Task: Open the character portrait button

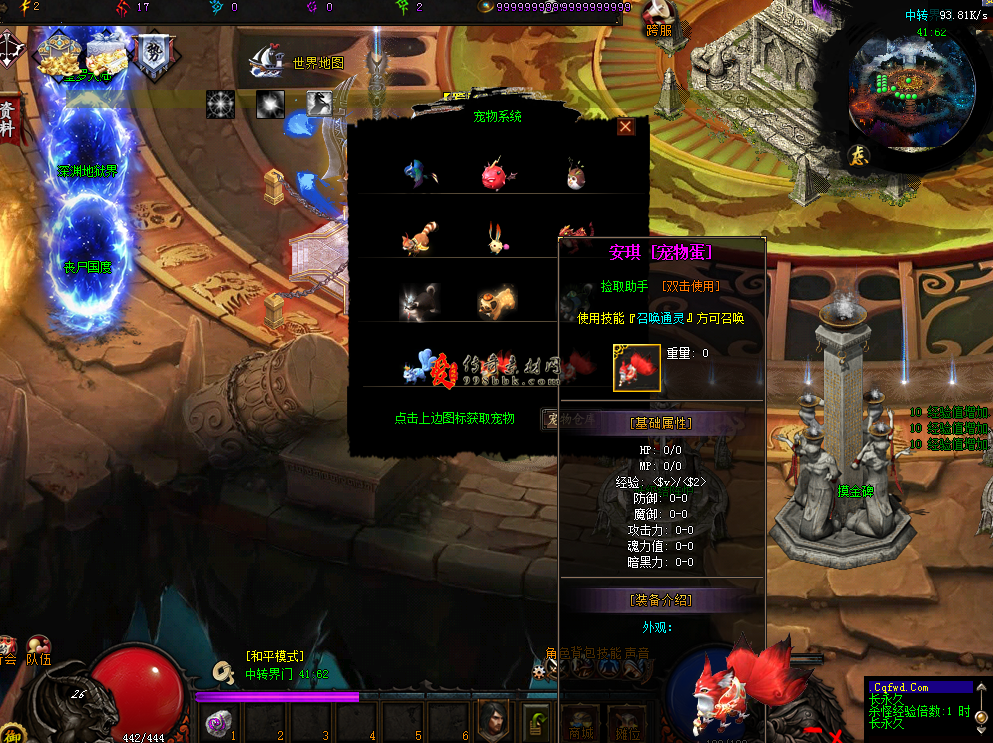Action: (492, 718)
